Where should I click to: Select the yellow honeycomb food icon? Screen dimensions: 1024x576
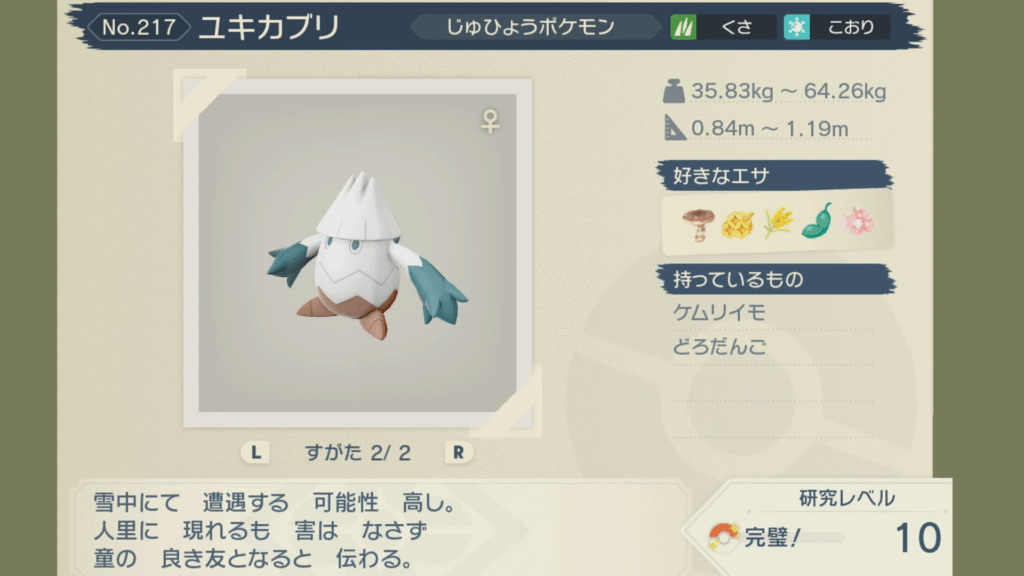coord(736,222)
